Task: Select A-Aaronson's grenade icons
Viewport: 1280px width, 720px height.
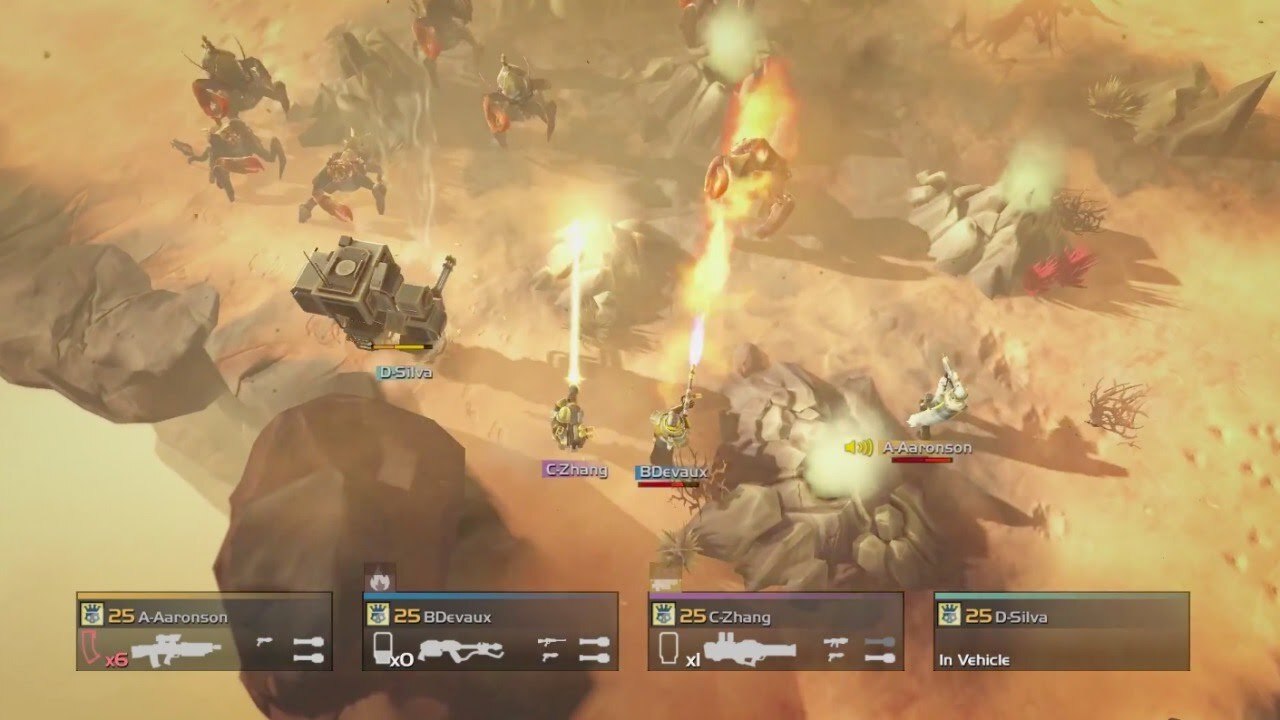Action: point(309,650)
